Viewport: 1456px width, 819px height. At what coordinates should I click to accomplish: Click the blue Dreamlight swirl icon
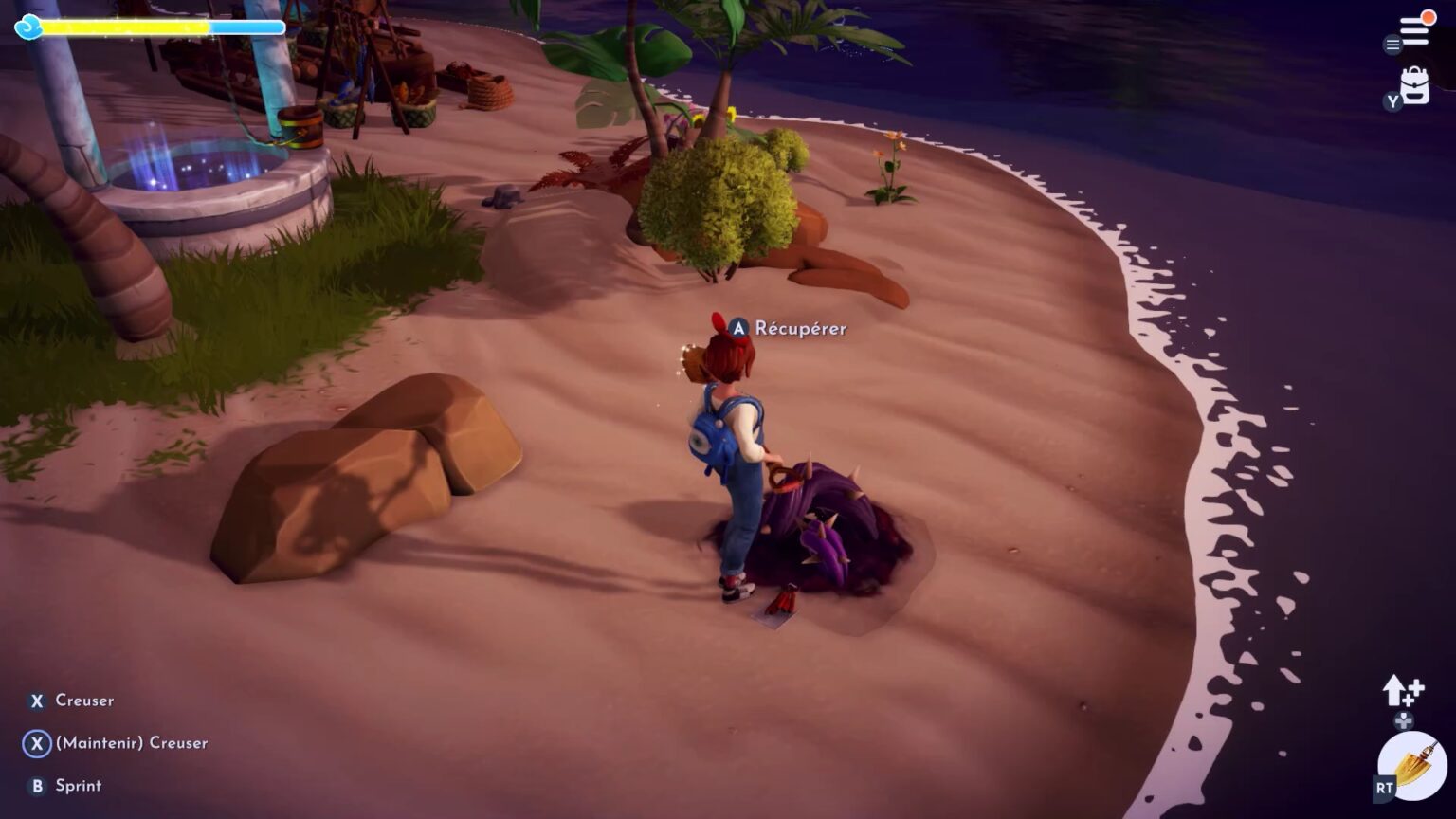pos(30,28)
